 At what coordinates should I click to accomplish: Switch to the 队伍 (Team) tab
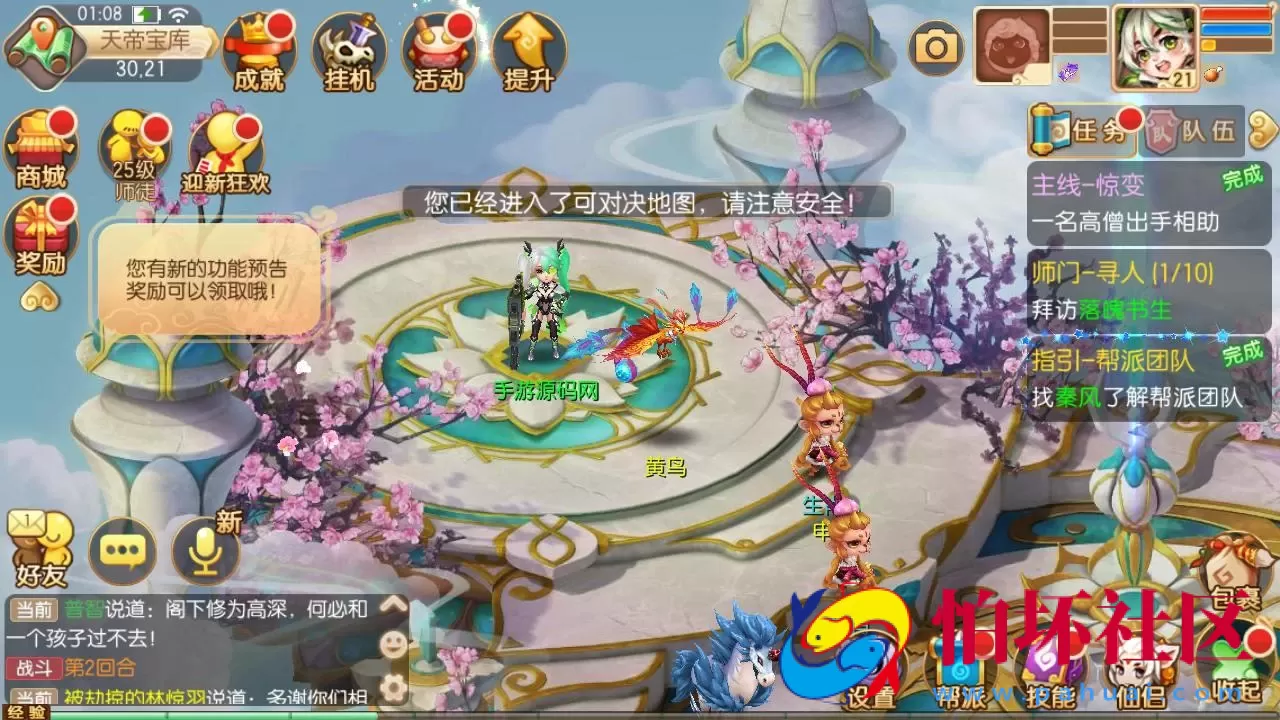tap(1196, 129)
